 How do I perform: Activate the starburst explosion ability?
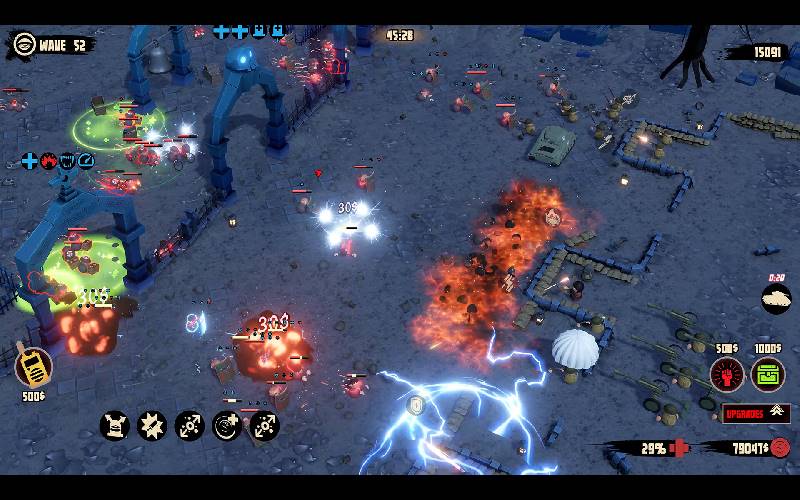152,425
